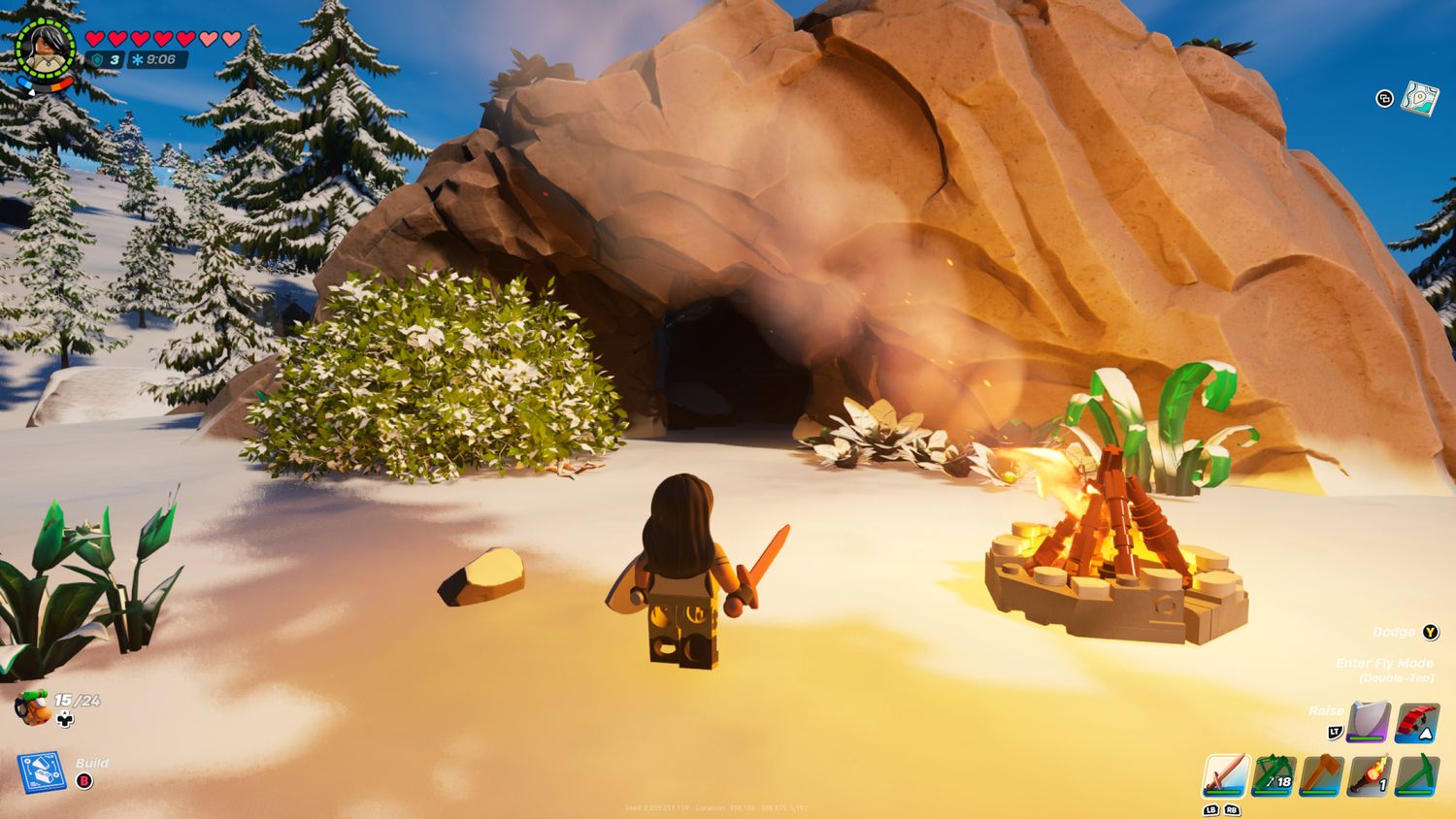Activate the red glider slot
The width and height of the screenshot is (1456, 819).
pos(1416,722)
